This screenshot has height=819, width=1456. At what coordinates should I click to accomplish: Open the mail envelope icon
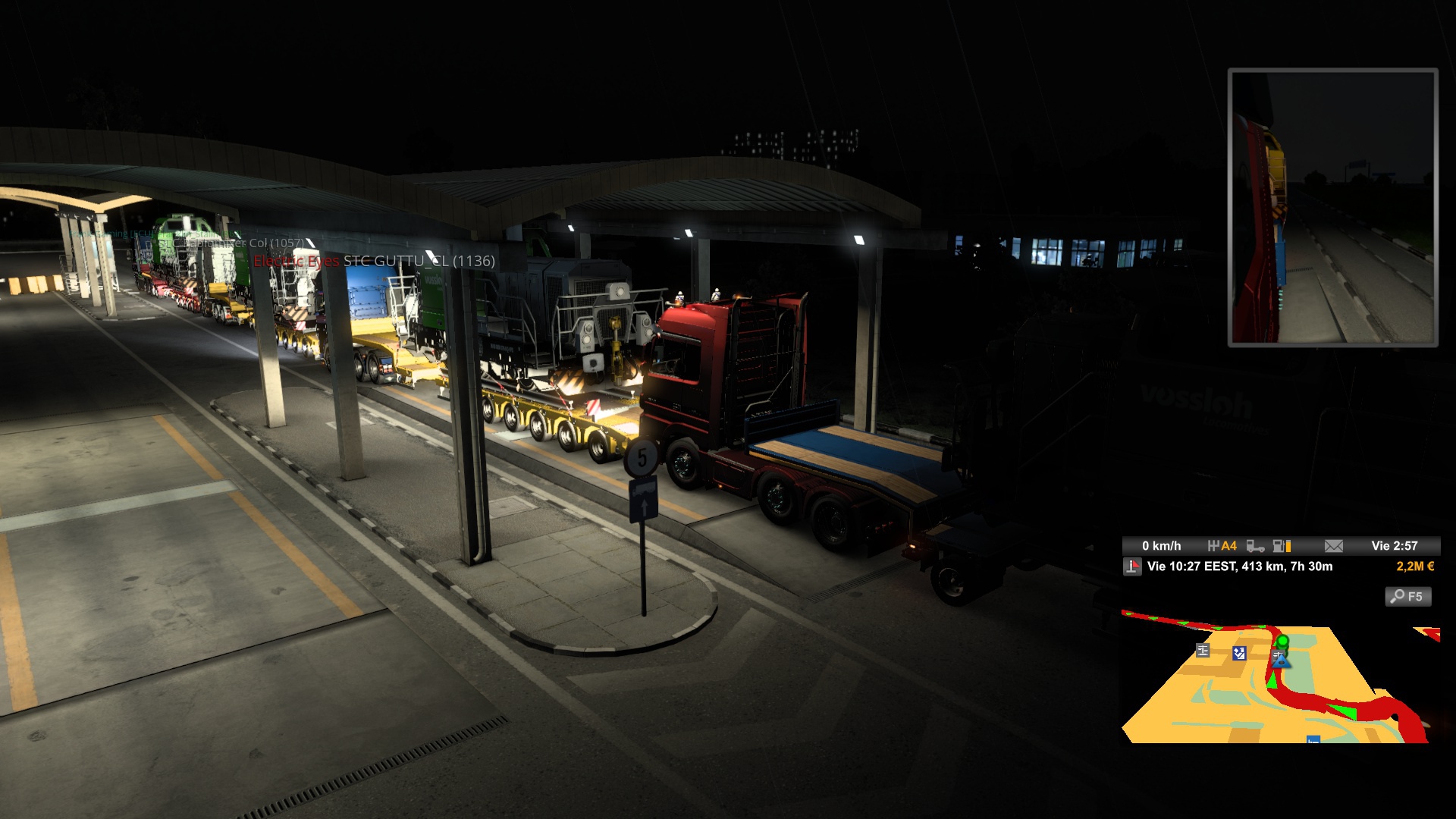pyautogui.click(x=1333, y=546)
